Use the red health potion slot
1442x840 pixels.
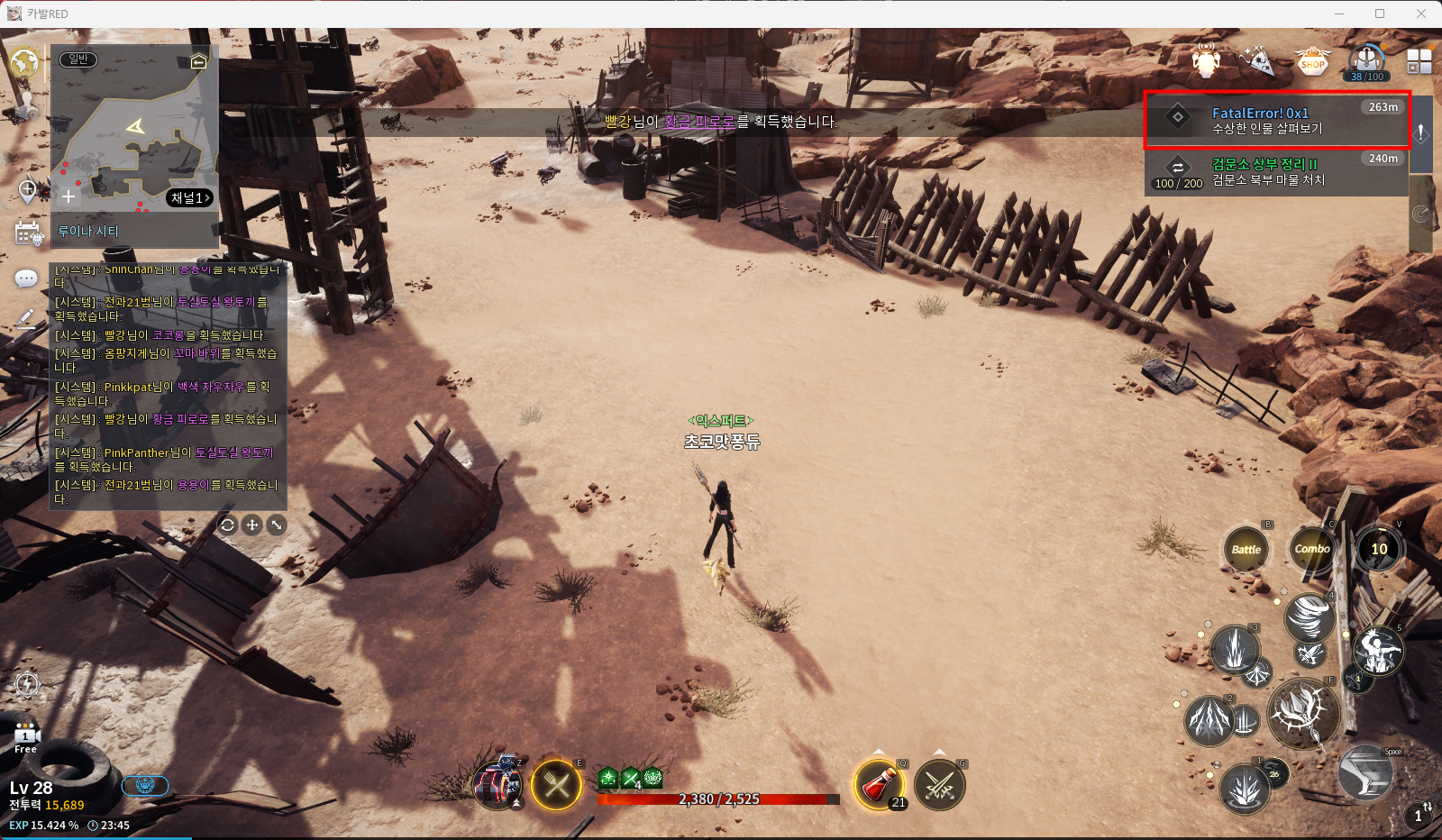click(x=879, y=784)
